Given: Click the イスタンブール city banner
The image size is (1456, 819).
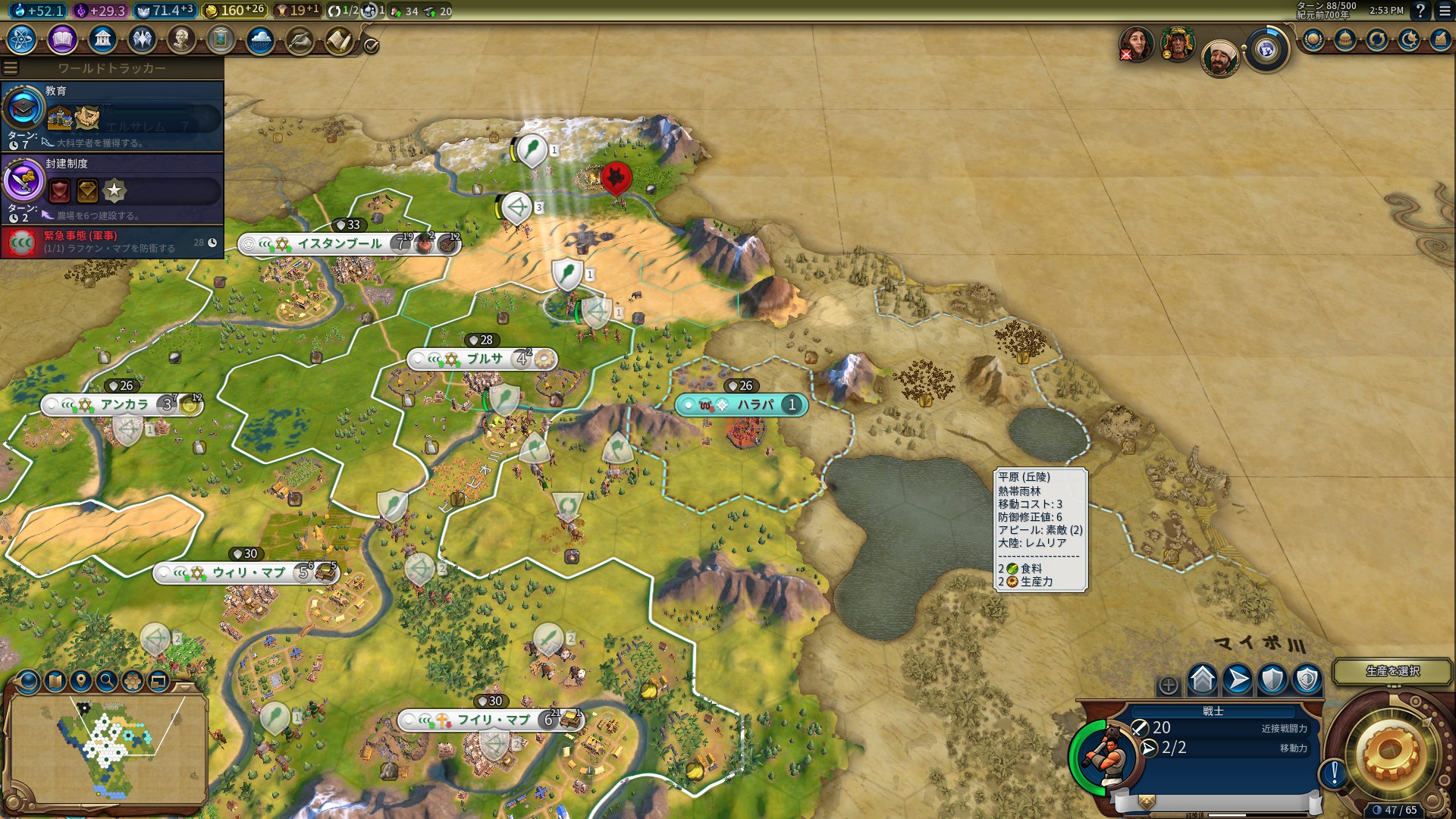Looking at the screenshot, I should [x=340, y=243].
